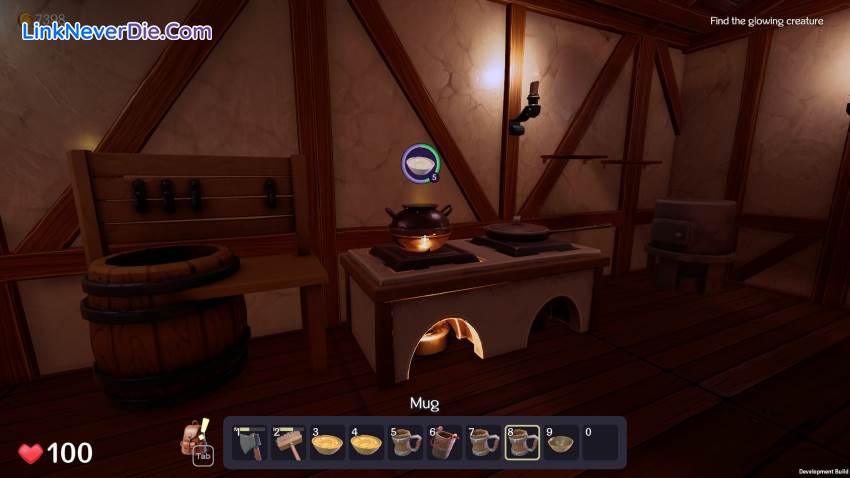Click the highlighted mug in slot 8
Viewport: 850px width, 478px height.
click(522, 443)
